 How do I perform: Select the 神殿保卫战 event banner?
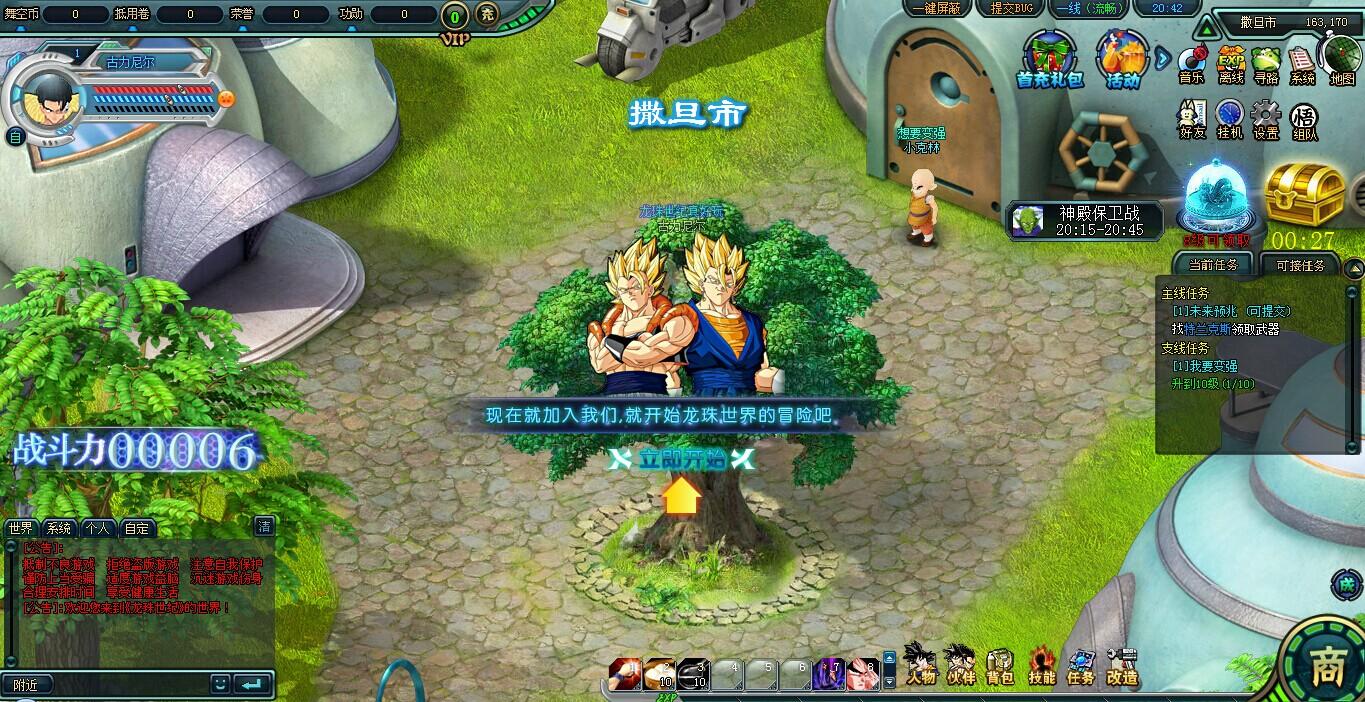pyautogui.click(x=1087, y=220)
